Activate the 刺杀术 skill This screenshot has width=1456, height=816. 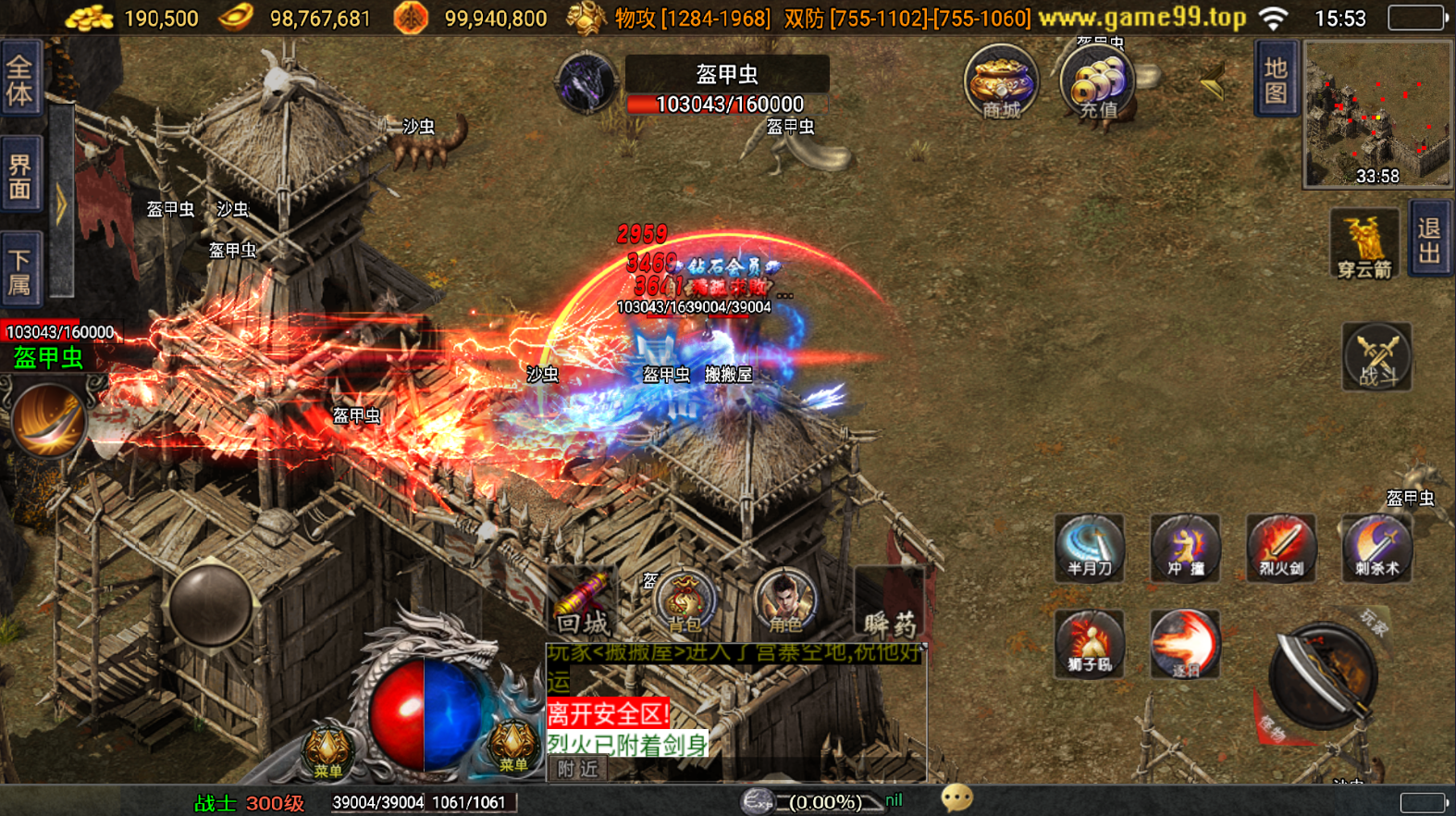tap(1376, 548)
